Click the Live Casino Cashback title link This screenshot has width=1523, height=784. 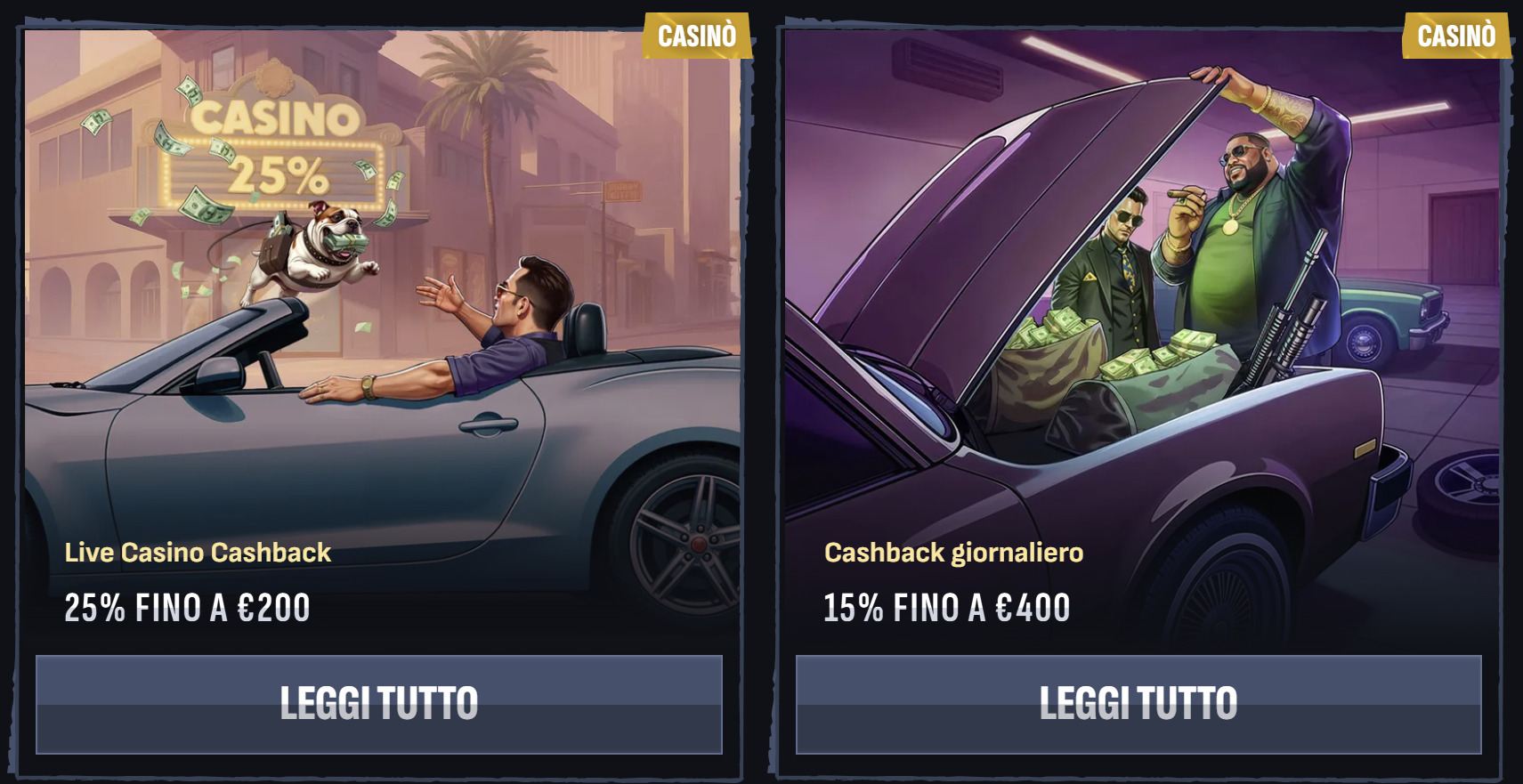(198, 553)
